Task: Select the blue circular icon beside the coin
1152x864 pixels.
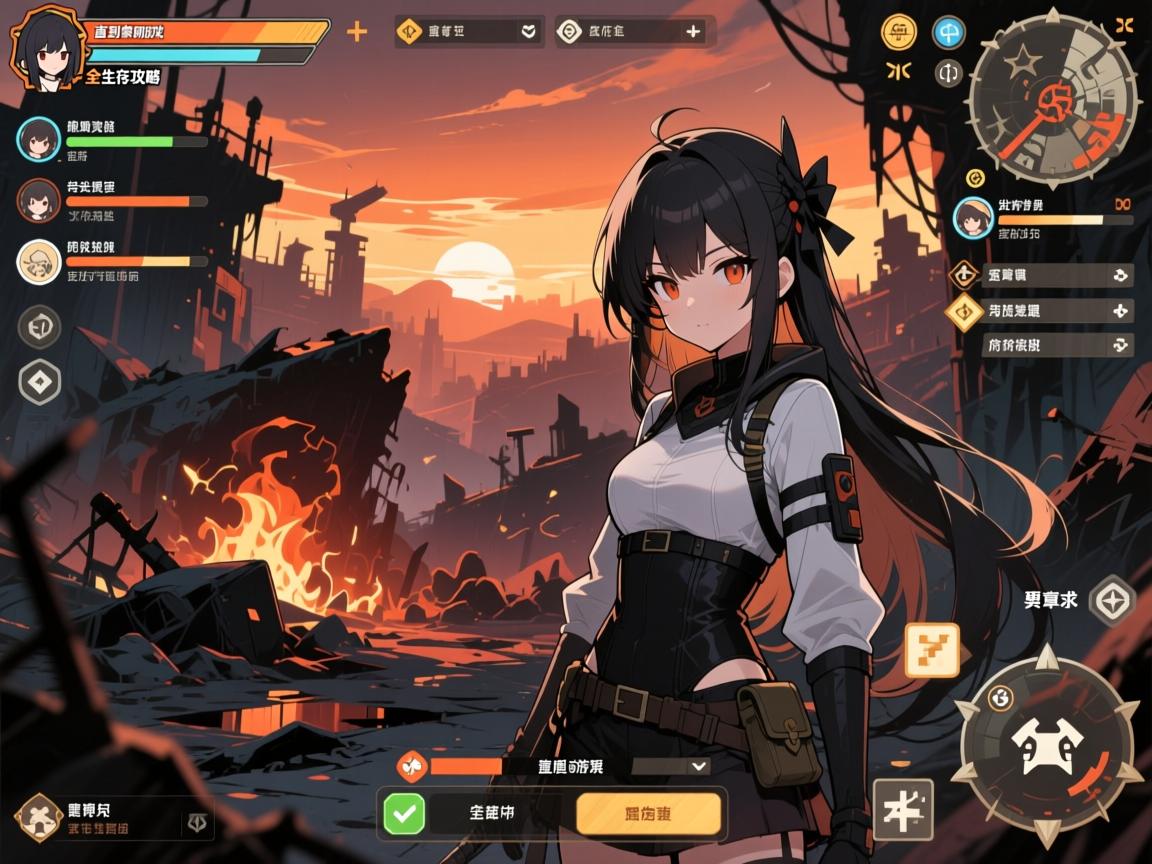Action: coord(948,32)
